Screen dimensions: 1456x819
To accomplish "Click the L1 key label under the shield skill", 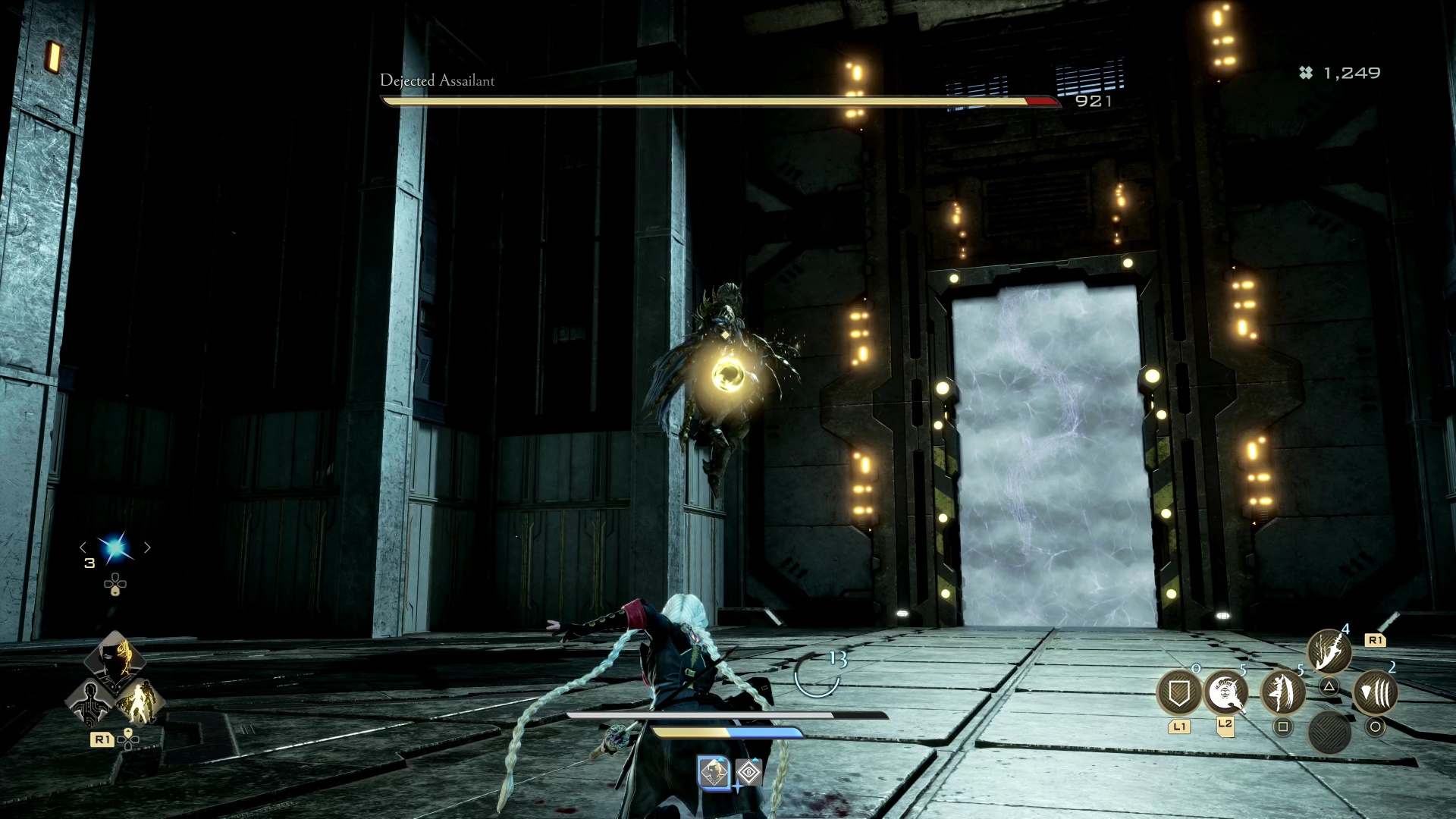I will (1180, 726).
